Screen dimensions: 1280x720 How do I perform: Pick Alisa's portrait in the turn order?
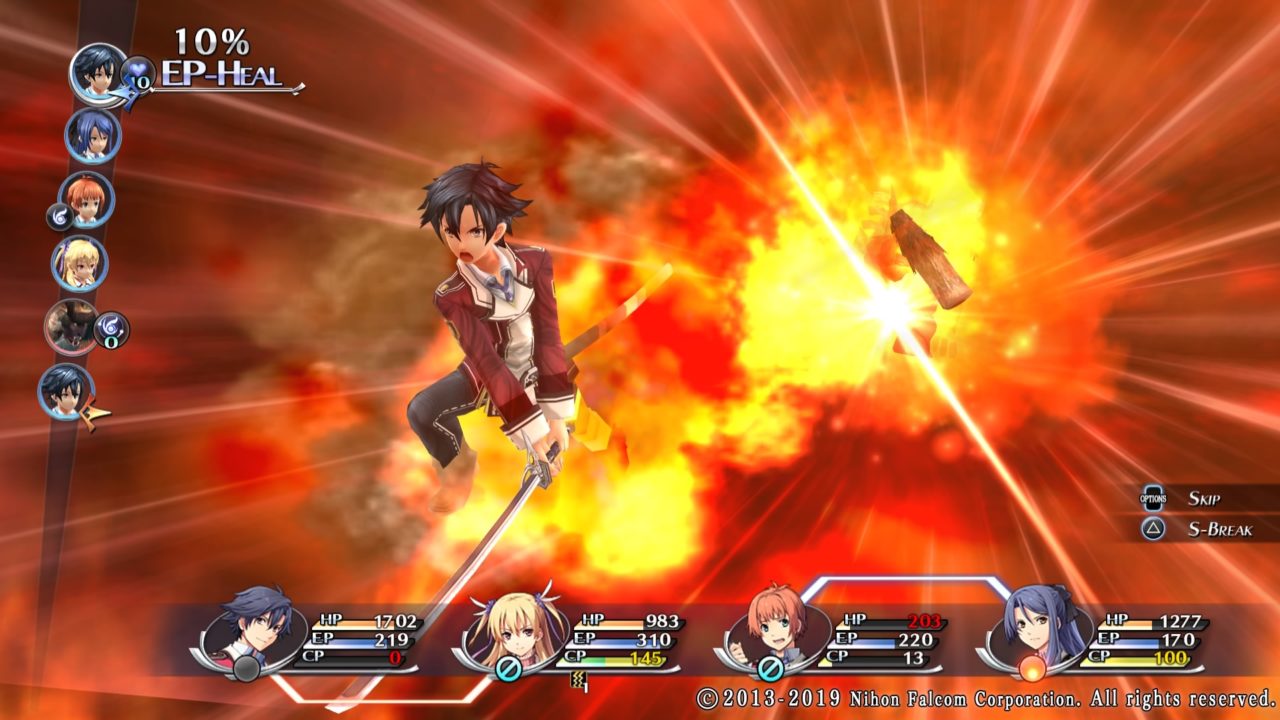[79, 263]
